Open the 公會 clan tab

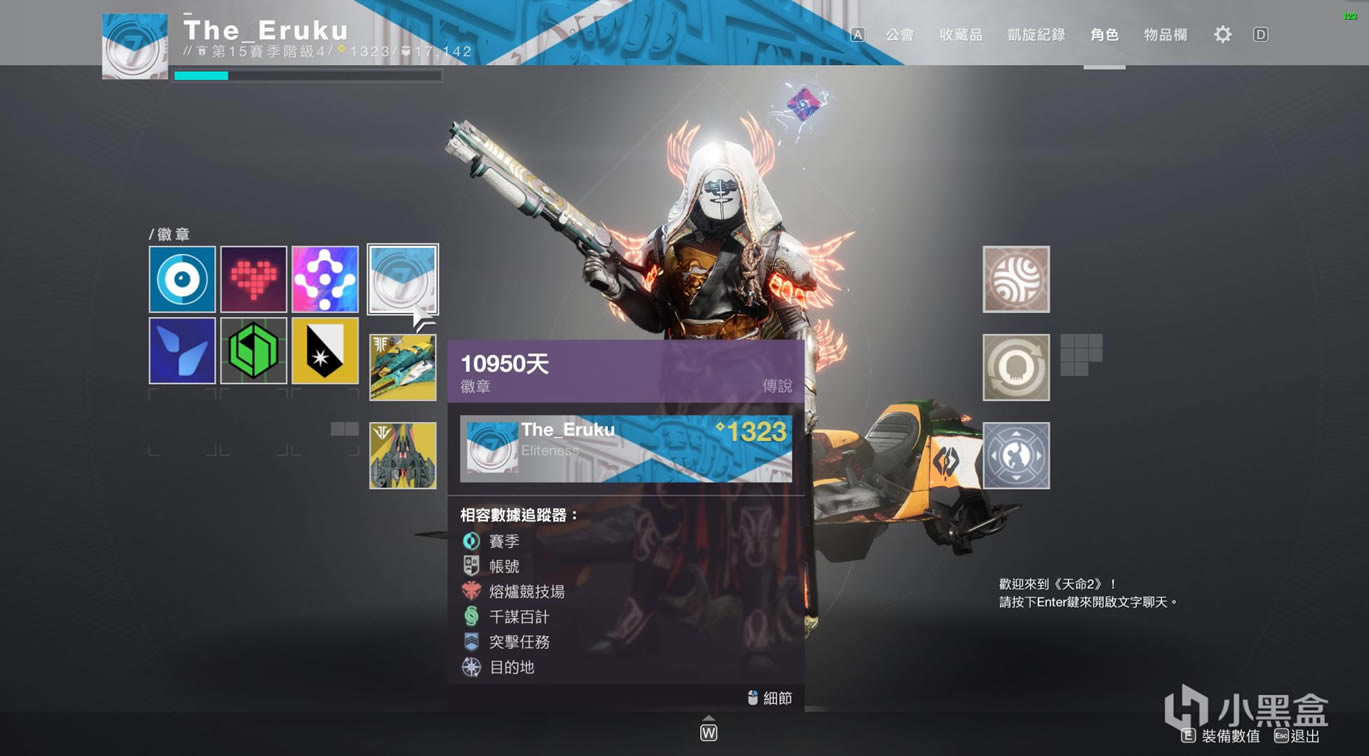[x=899, y=35]
